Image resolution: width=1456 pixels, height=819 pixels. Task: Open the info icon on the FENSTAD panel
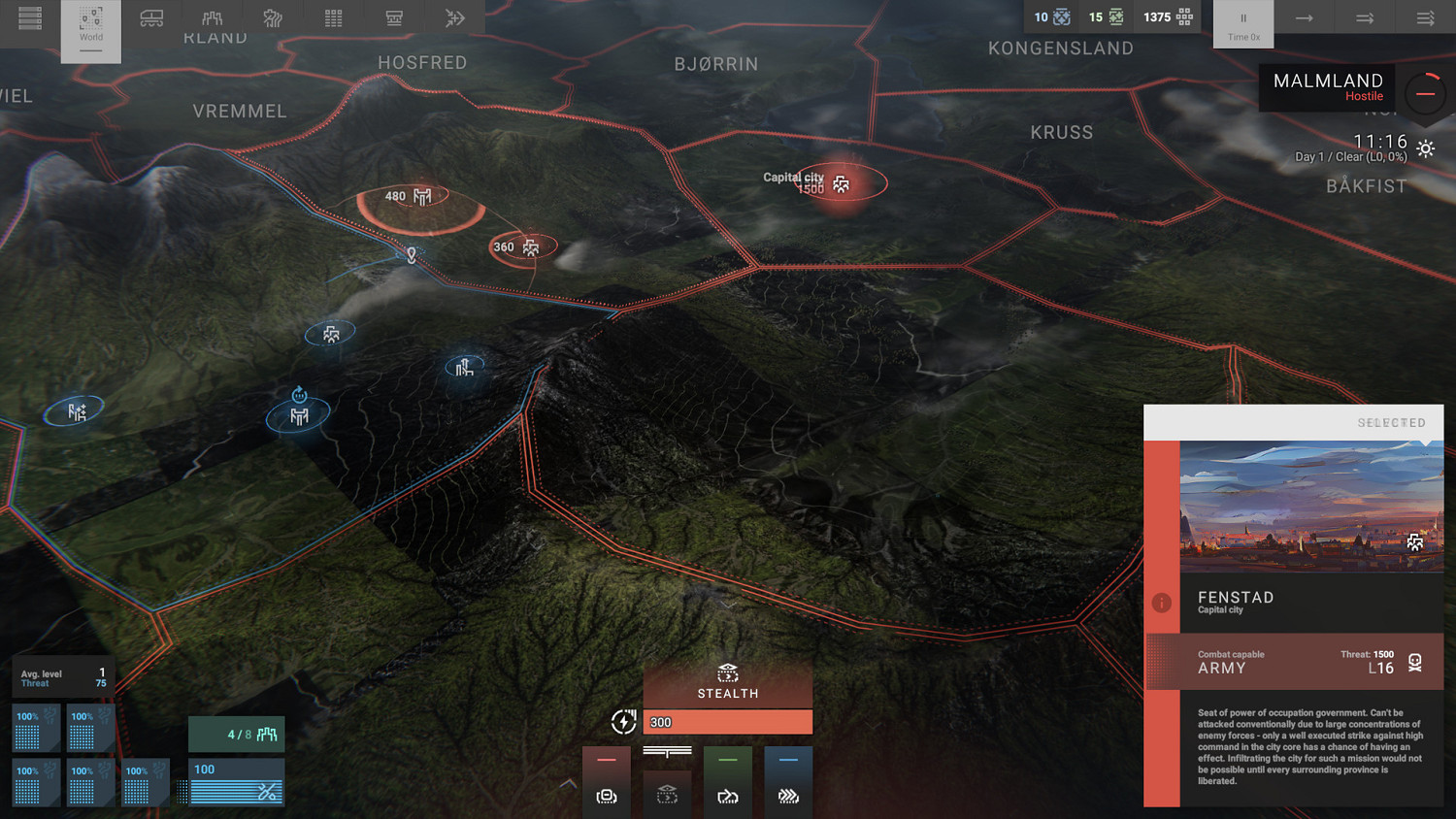pos(1161,603)
